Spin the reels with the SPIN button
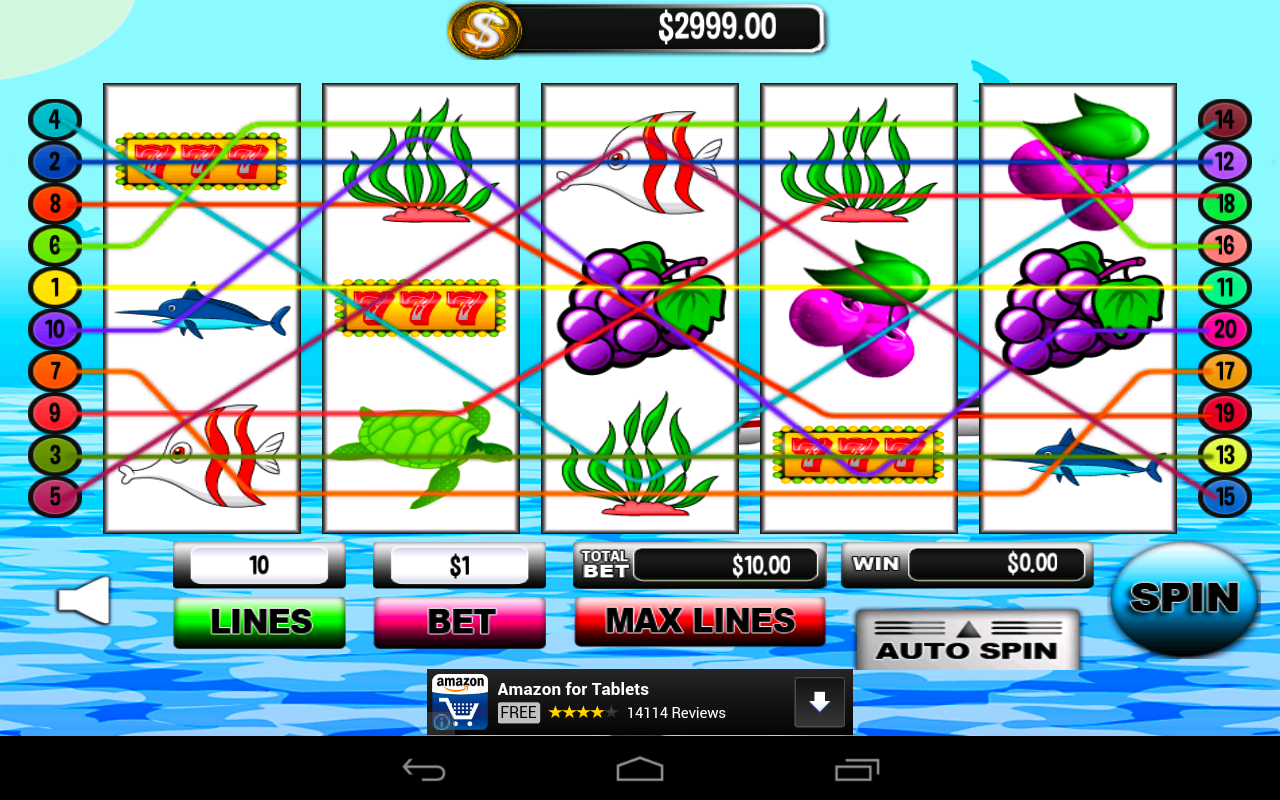The width and height of the screenshot is (1280, 800). click(x=1184, y=599)
